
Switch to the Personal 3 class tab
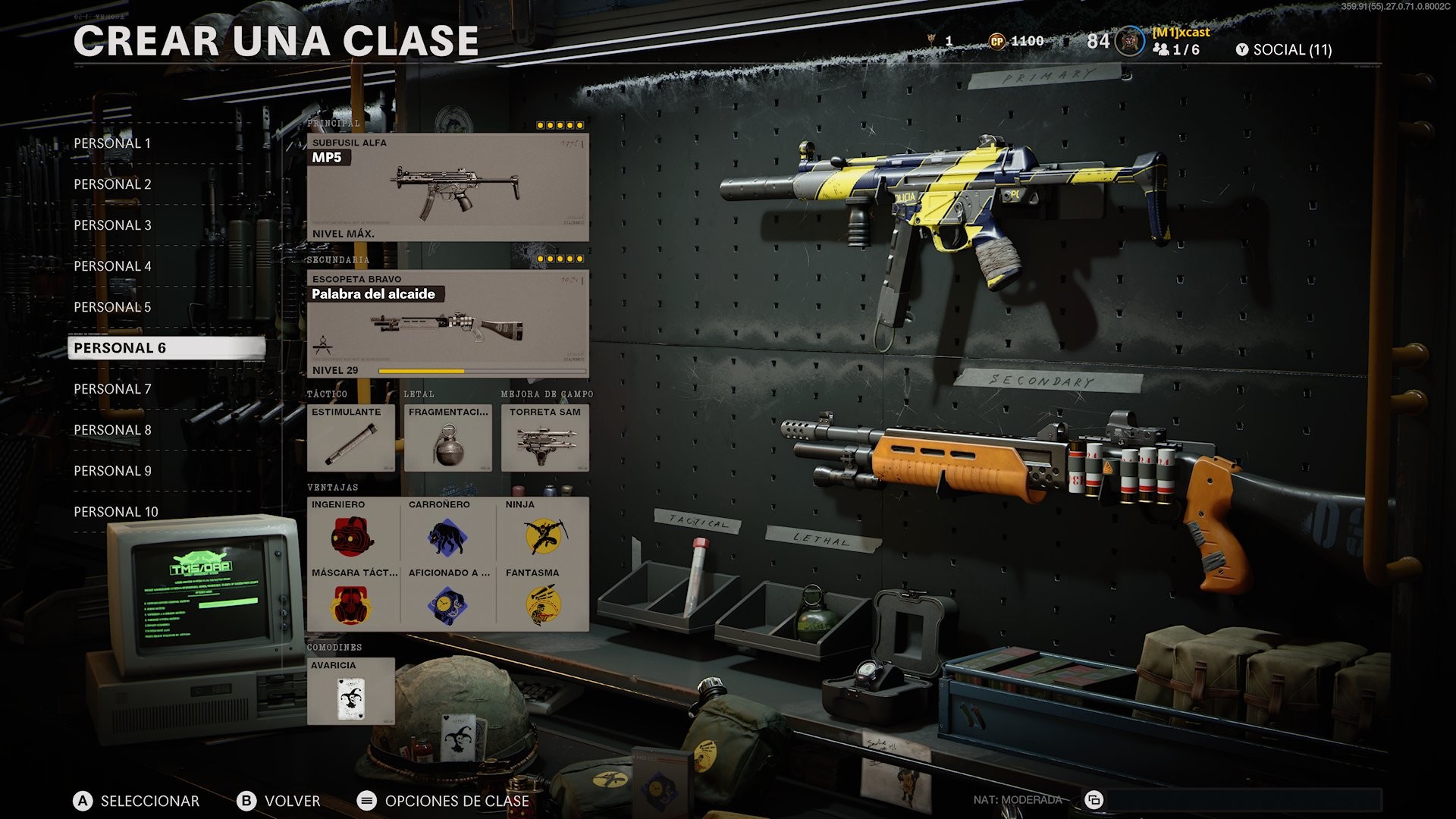112,224
